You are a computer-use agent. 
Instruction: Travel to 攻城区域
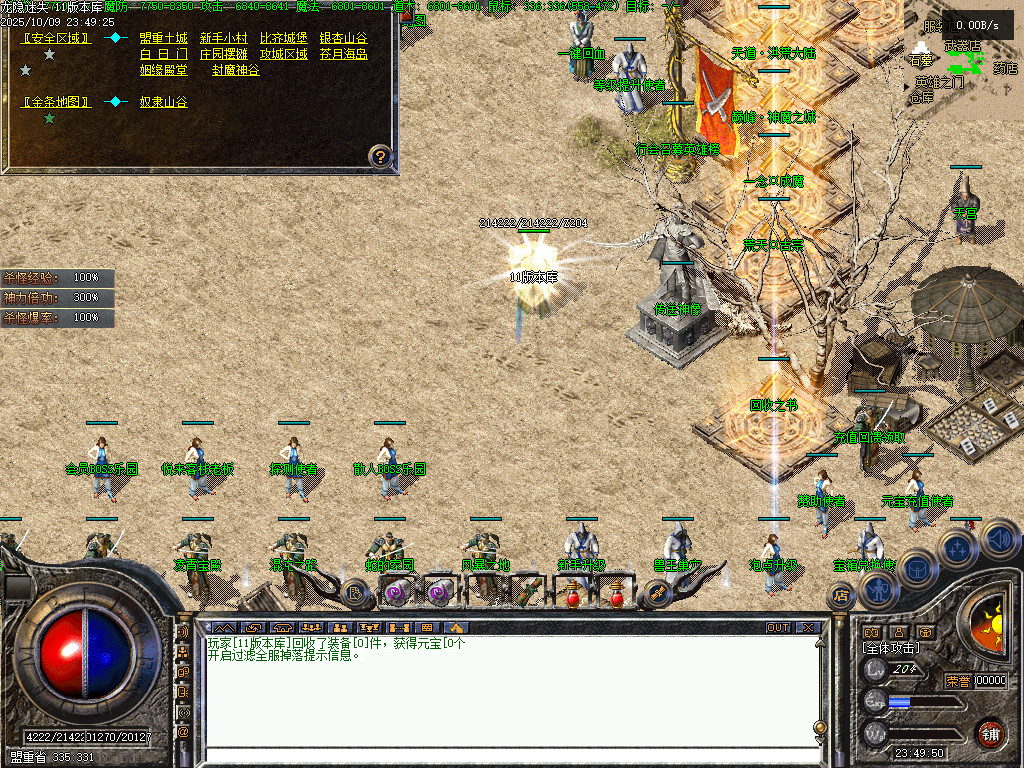[x=283, y=54]
